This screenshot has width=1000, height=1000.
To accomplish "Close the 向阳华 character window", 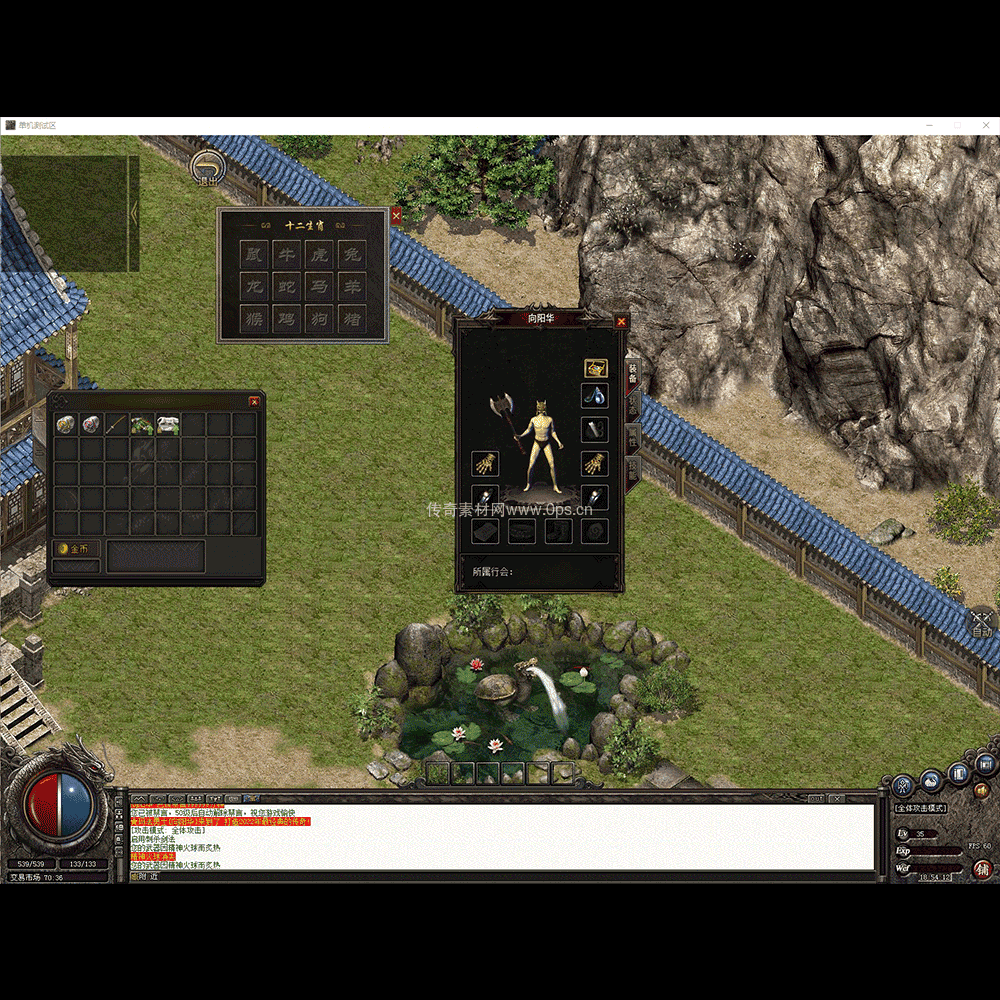I will coord(621,321).
